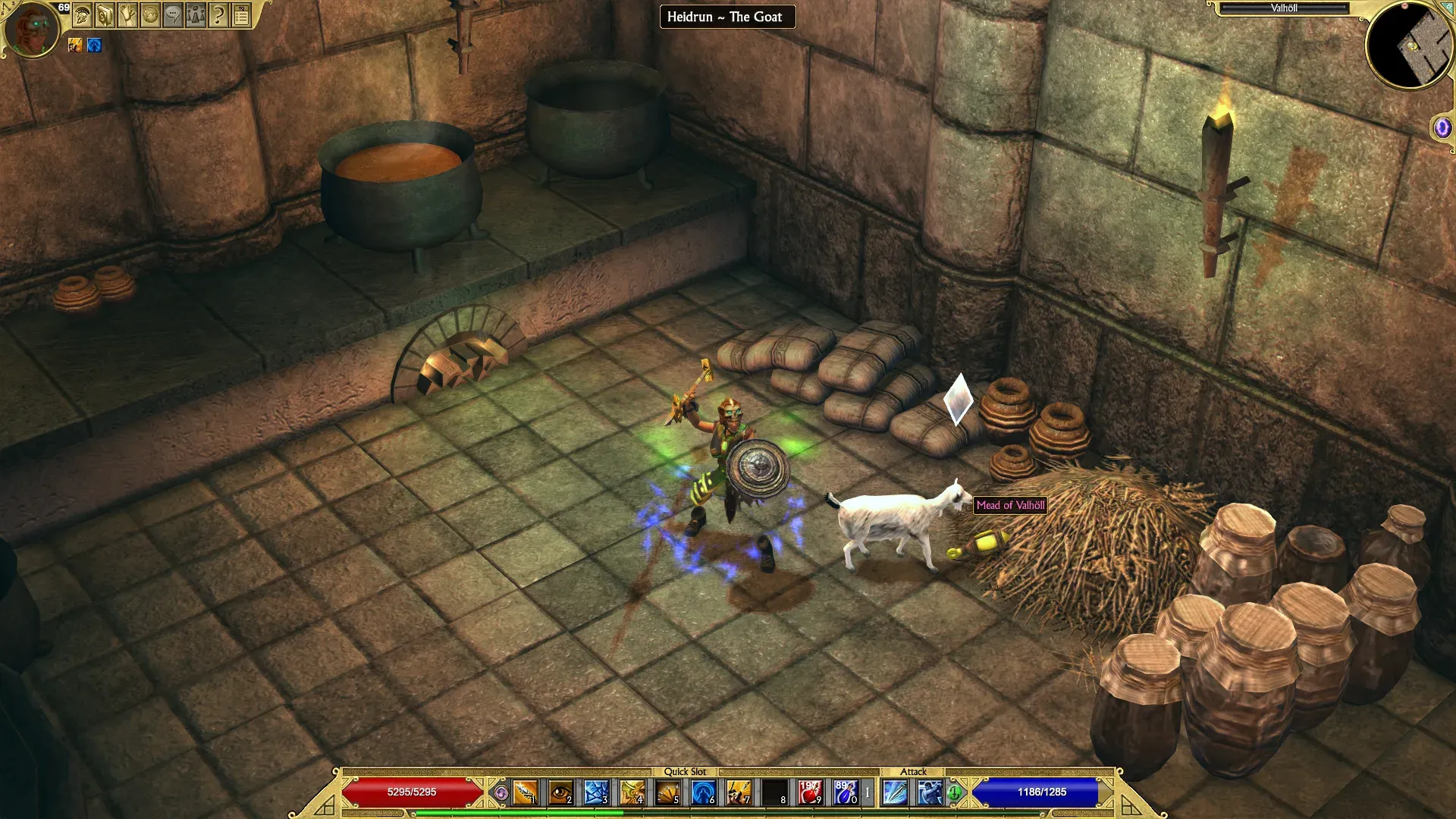Screen dimensions: 1456x819
Task: Open the party members icon
Action: (196, 14)
